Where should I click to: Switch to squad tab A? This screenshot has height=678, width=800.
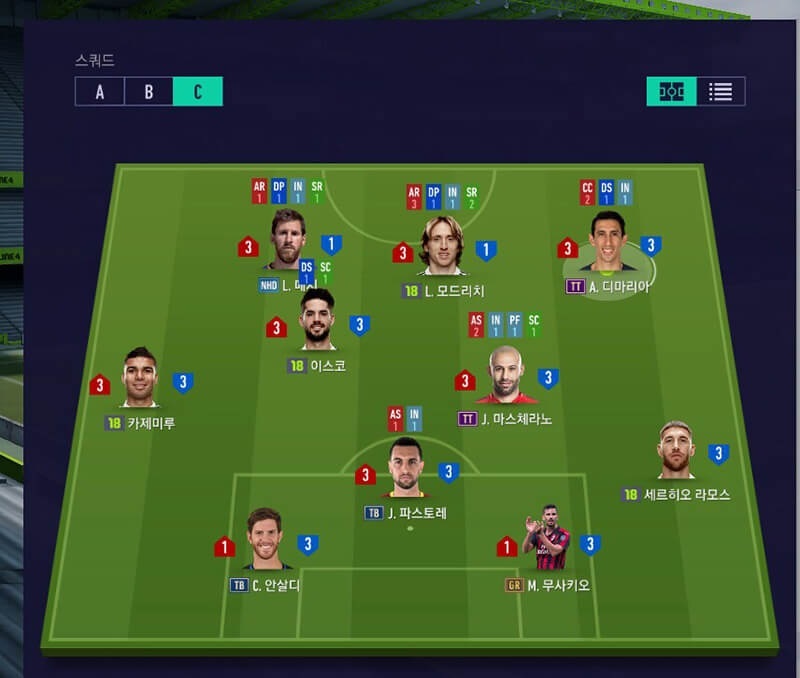click(99, 92)
